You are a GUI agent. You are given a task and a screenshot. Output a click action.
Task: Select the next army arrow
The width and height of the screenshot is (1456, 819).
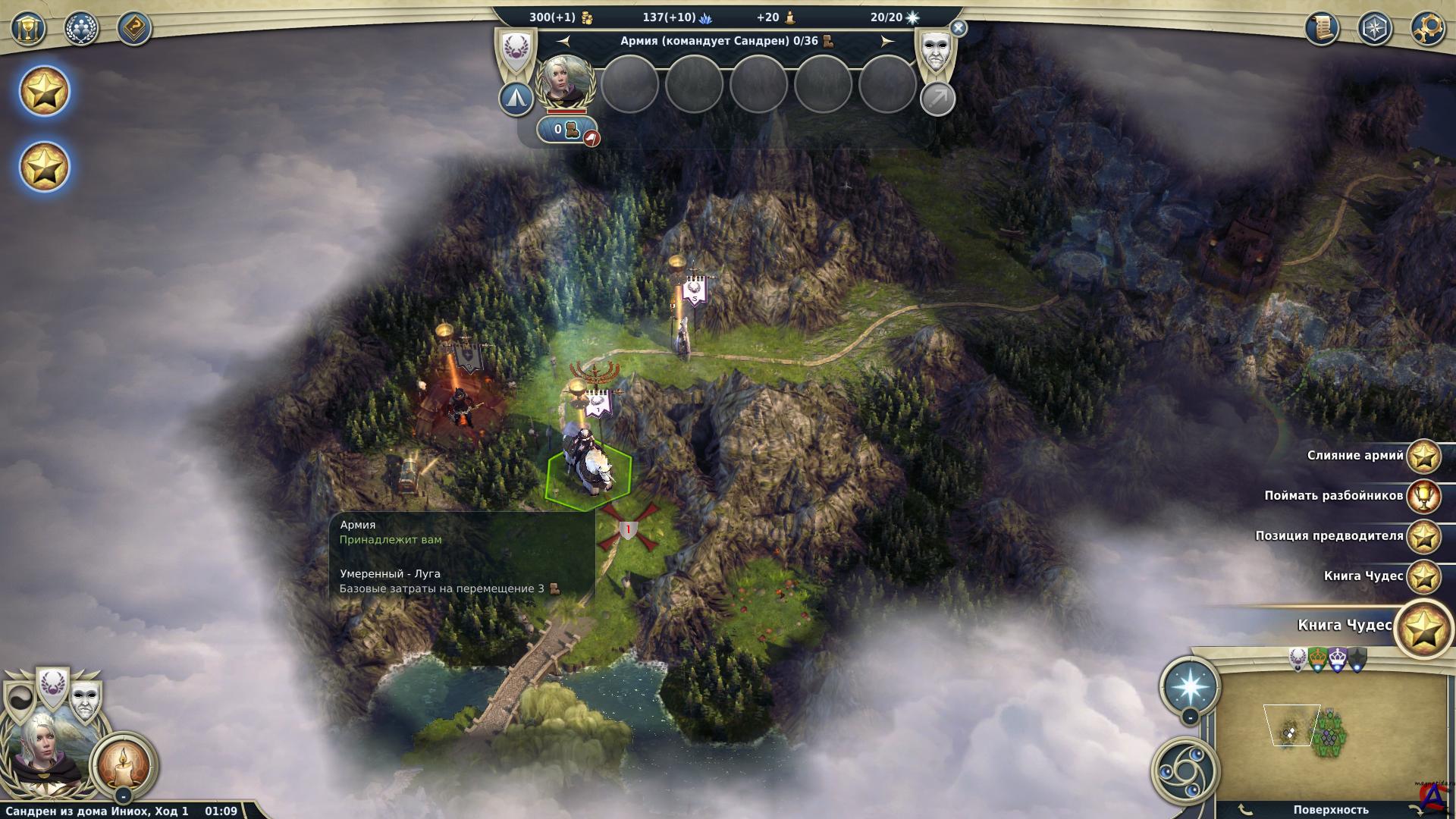click(x=886, y=41)
